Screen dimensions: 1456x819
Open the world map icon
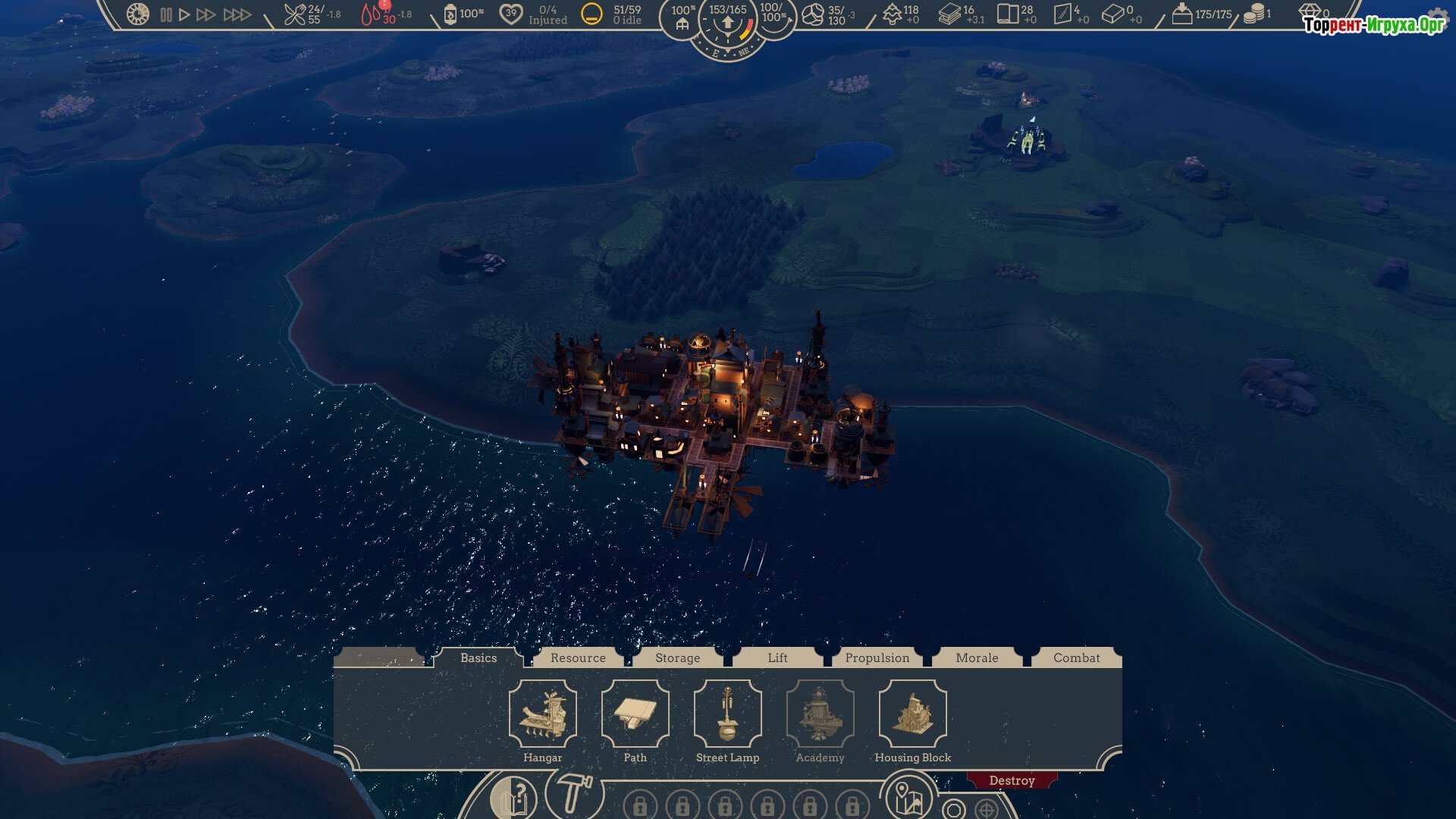pos(908,798)
